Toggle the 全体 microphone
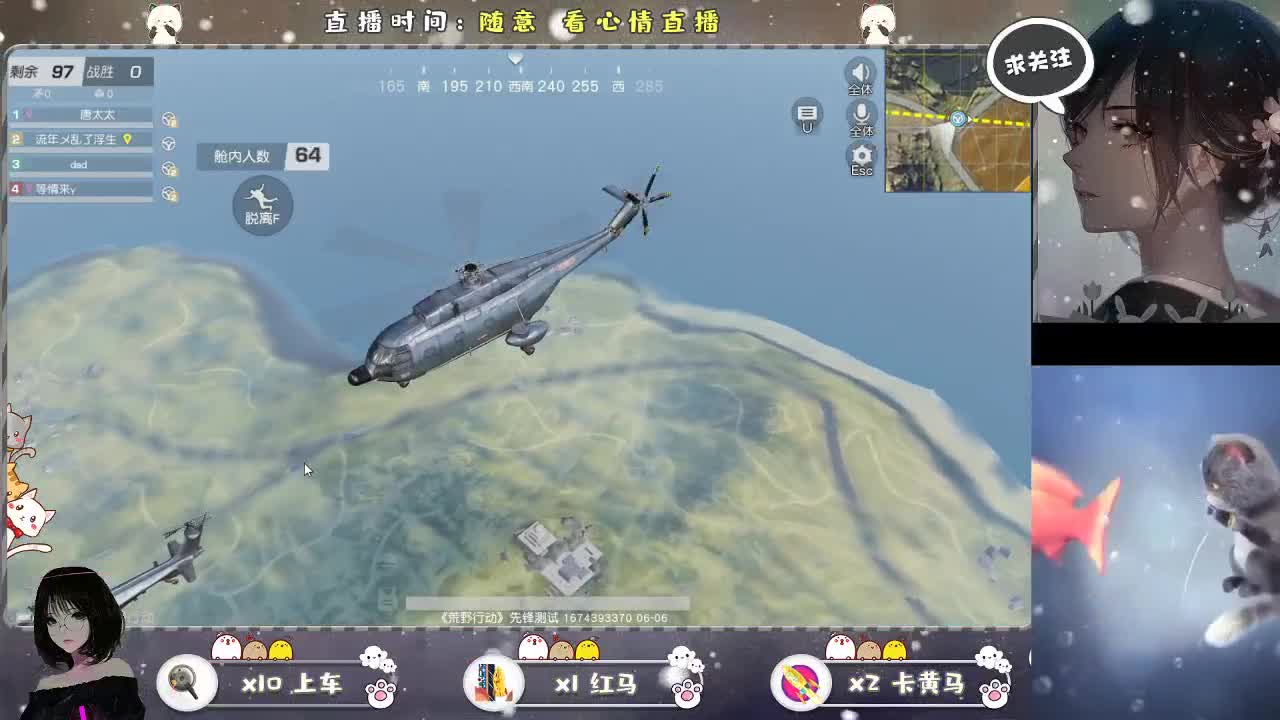Image resolution: width=1280 pixels, height=720 pixels. click(x=862, y=114)
